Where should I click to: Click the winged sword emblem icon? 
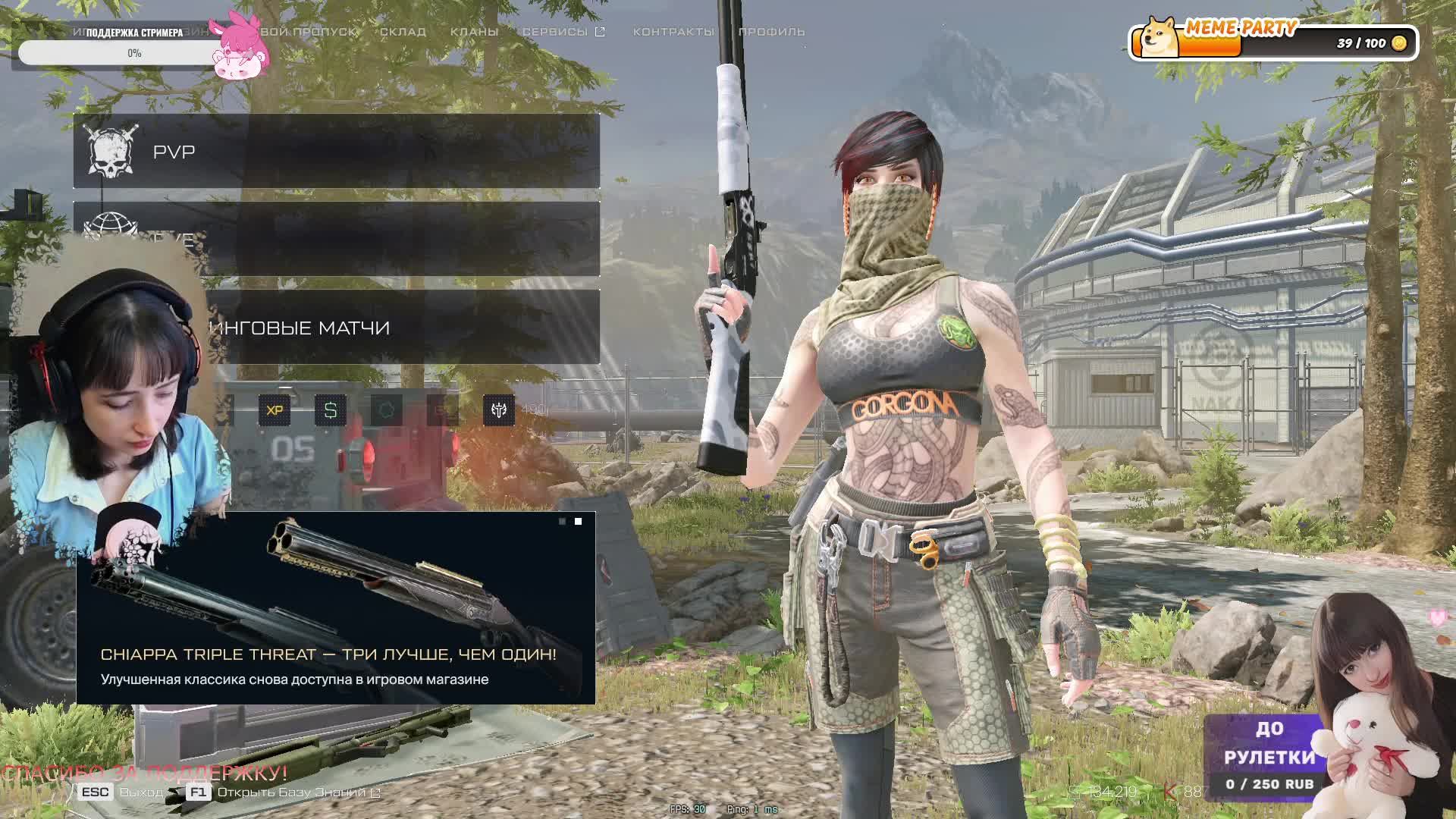coord(499,410)
